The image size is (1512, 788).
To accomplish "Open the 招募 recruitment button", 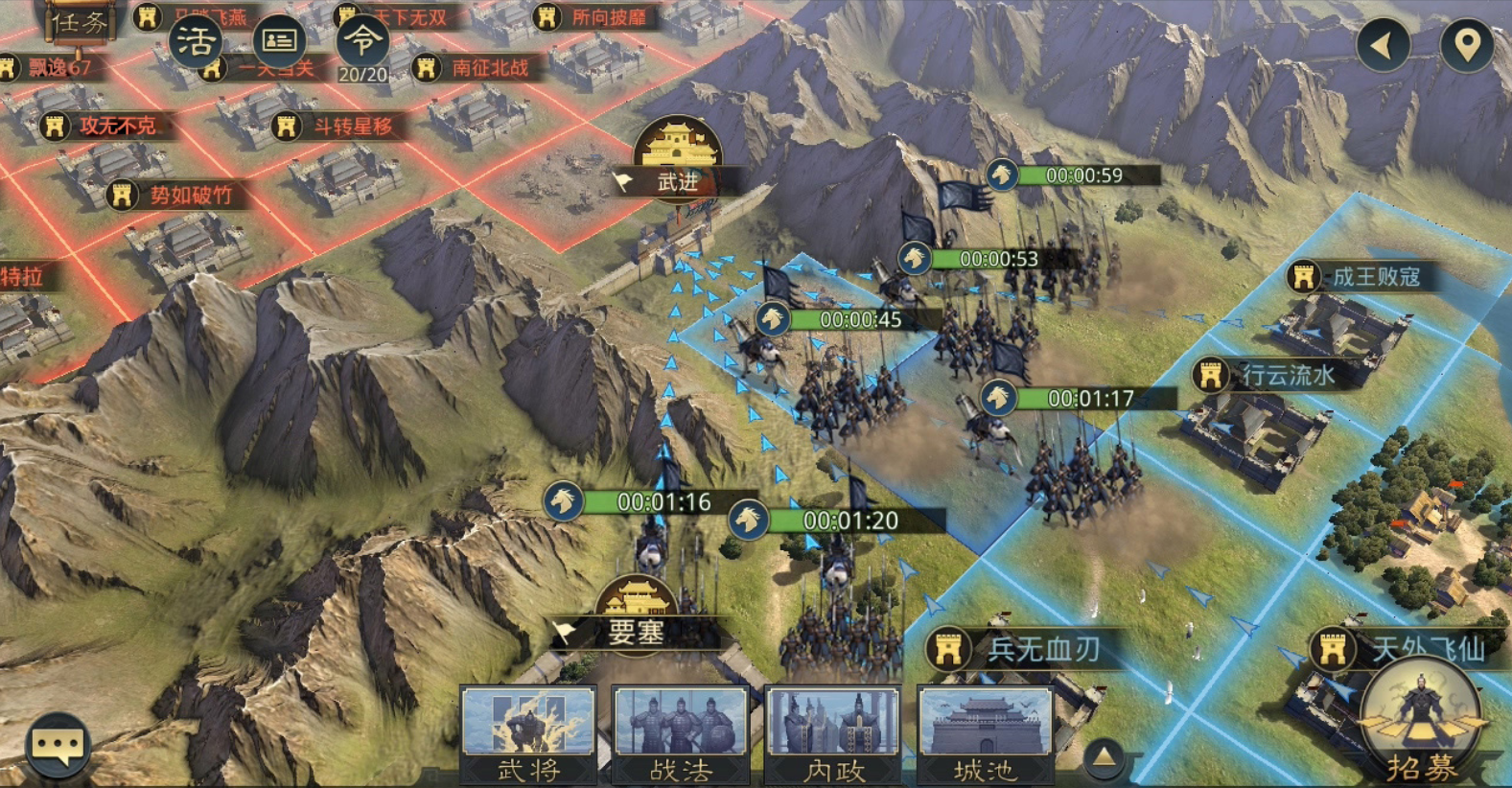I will pos(1421,727).
